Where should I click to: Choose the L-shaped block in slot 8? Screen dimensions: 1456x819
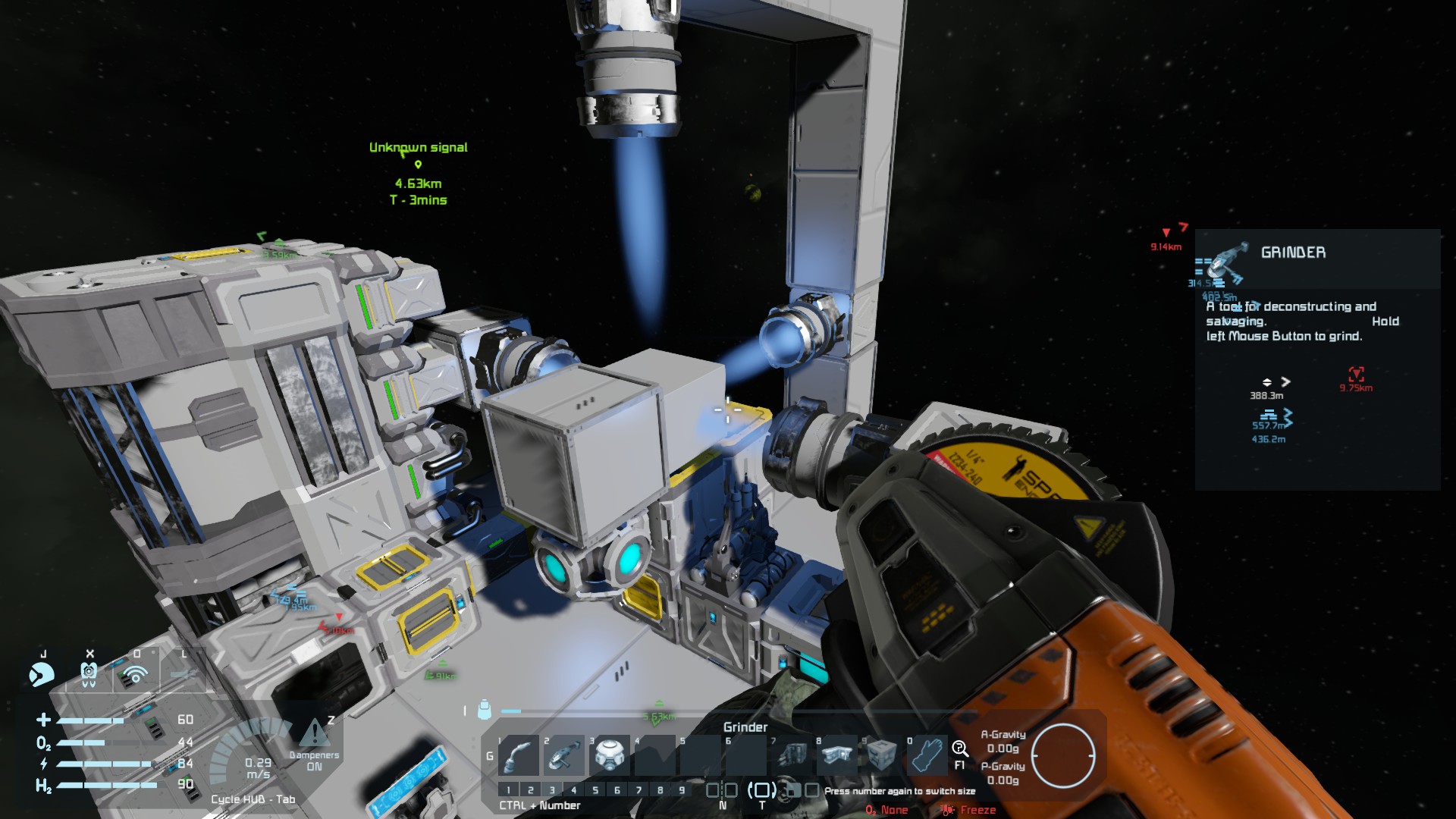coord(837,756)
